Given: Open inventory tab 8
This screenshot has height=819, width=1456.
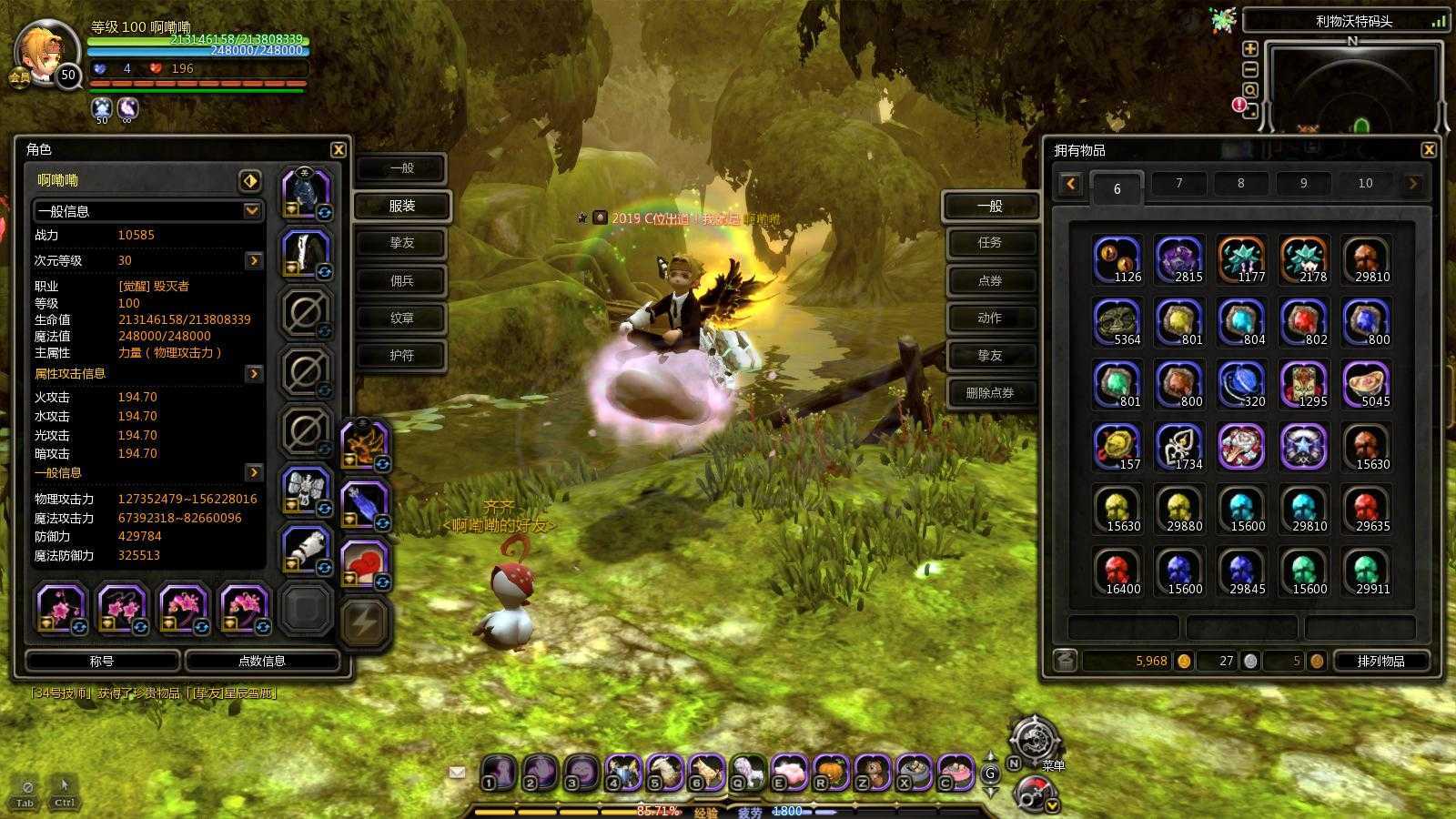Looking at the screenshot, I should [1240, 183].
